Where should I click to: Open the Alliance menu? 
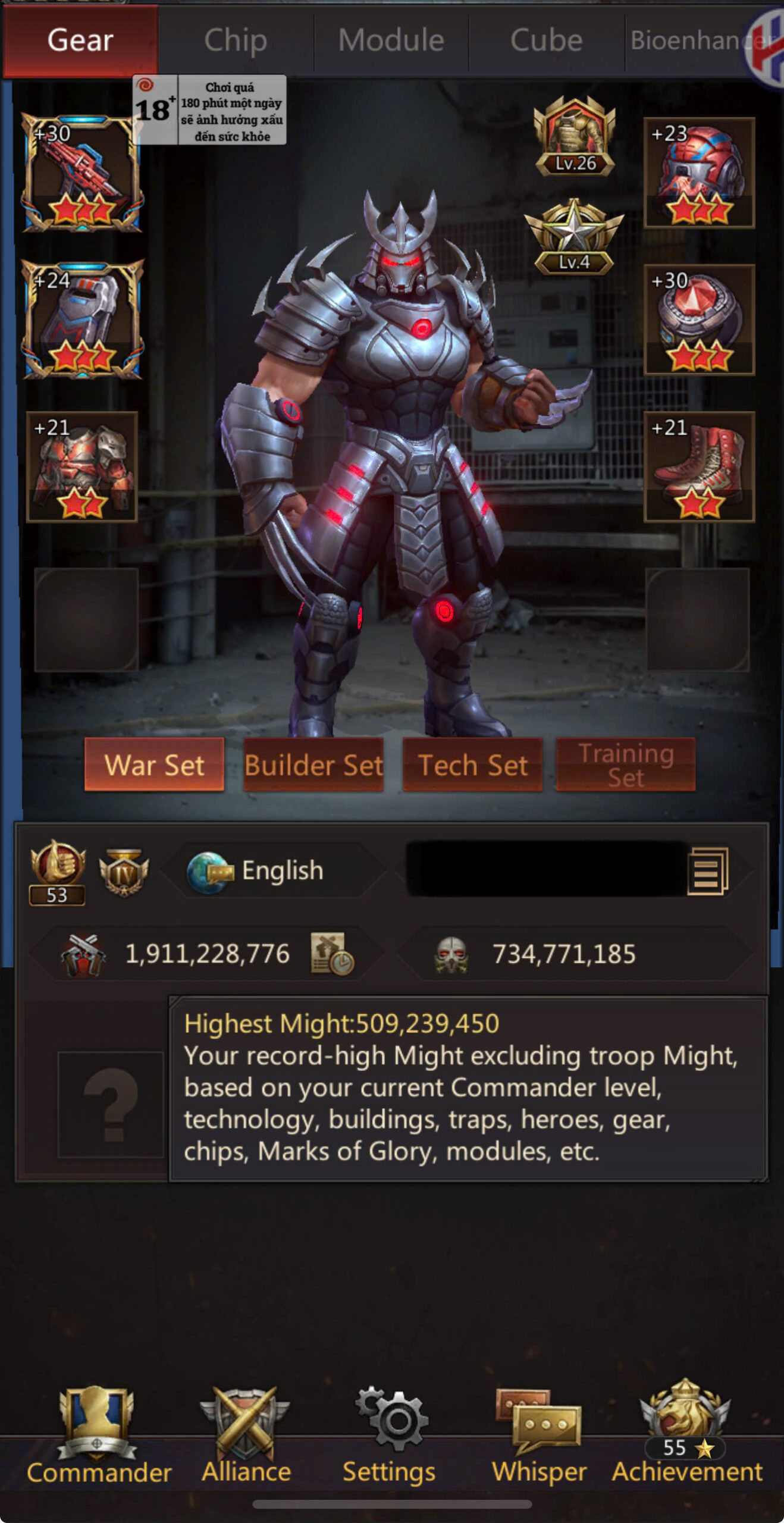[x=246, y=1434]
